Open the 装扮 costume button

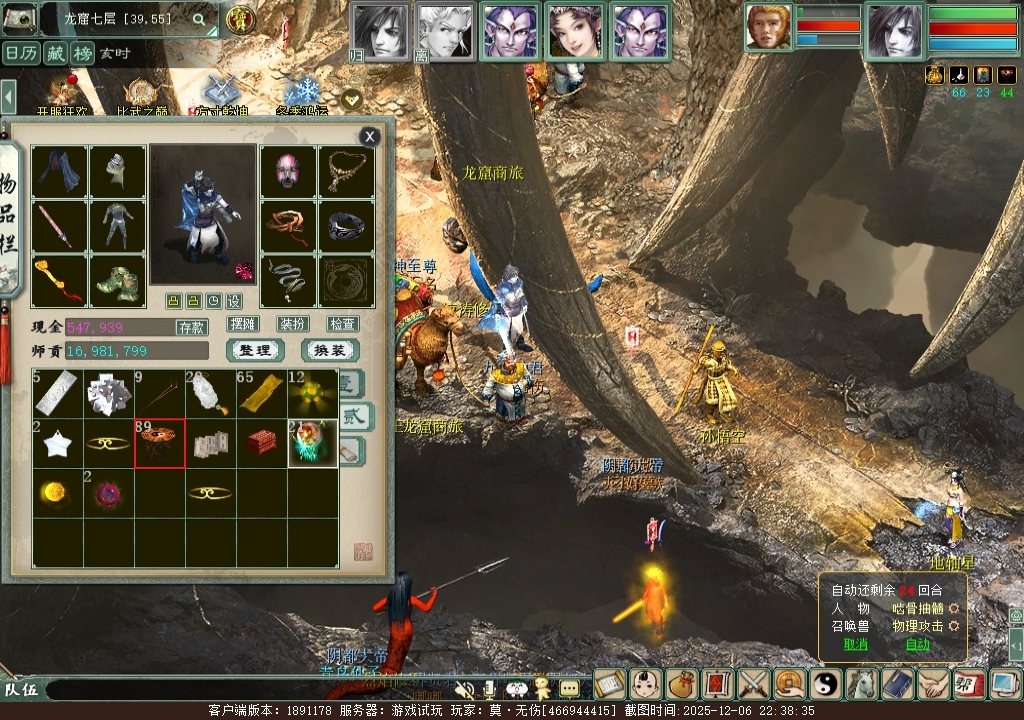point(293,324)
